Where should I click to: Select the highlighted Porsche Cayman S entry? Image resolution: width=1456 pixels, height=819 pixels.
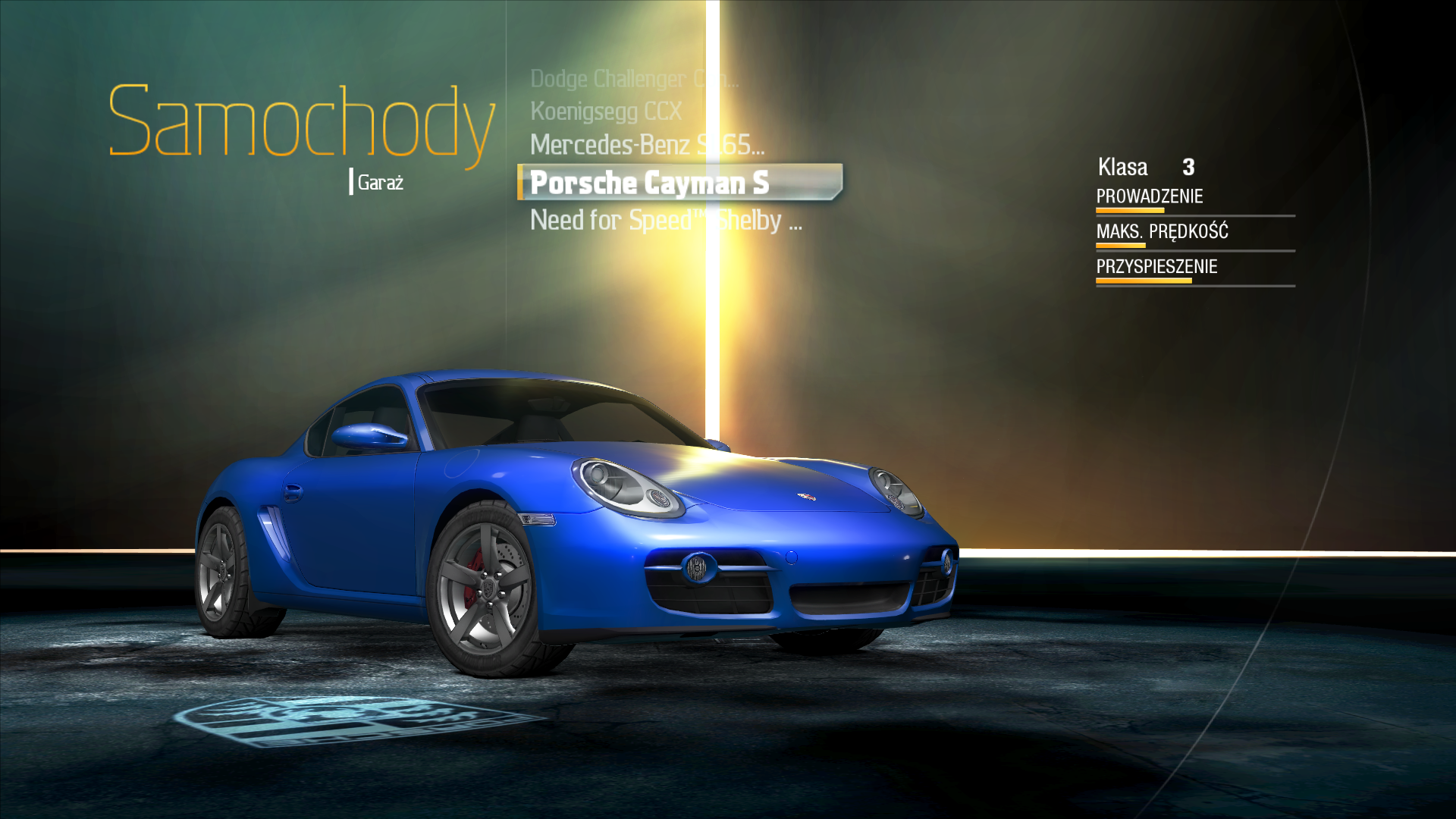[650, 183]
